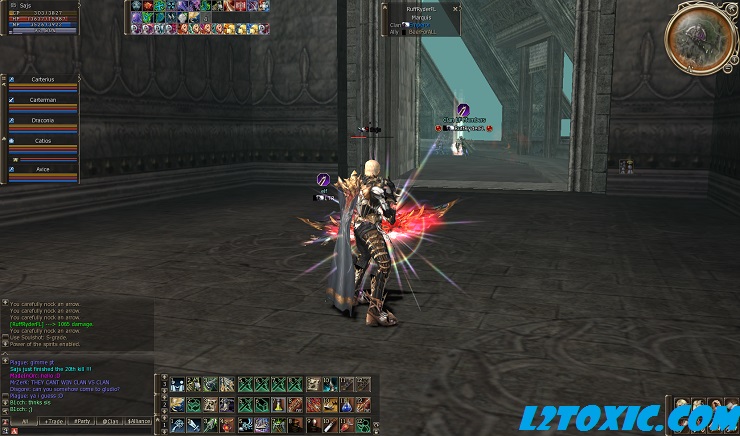Close the RuffRyderFL target window
The image size is (740, 436).
pos(455,8)
